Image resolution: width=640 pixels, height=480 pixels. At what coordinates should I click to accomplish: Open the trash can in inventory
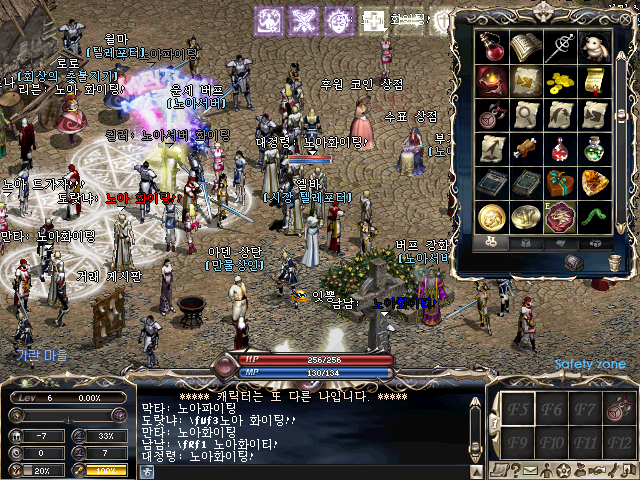click(x=614, y=262)
